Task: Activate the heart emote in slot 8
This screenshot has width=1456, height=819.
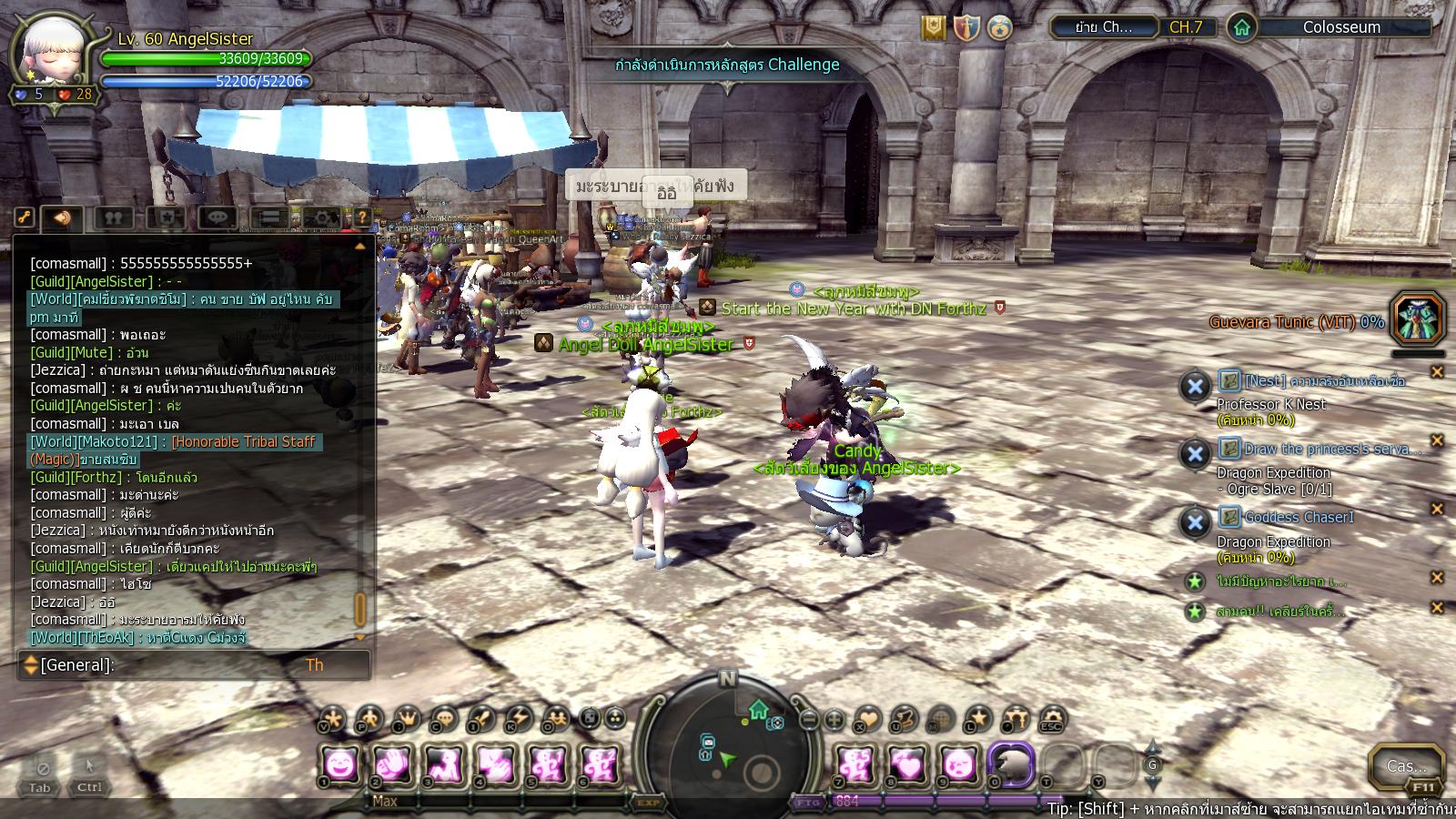Action: pos(907,764)
